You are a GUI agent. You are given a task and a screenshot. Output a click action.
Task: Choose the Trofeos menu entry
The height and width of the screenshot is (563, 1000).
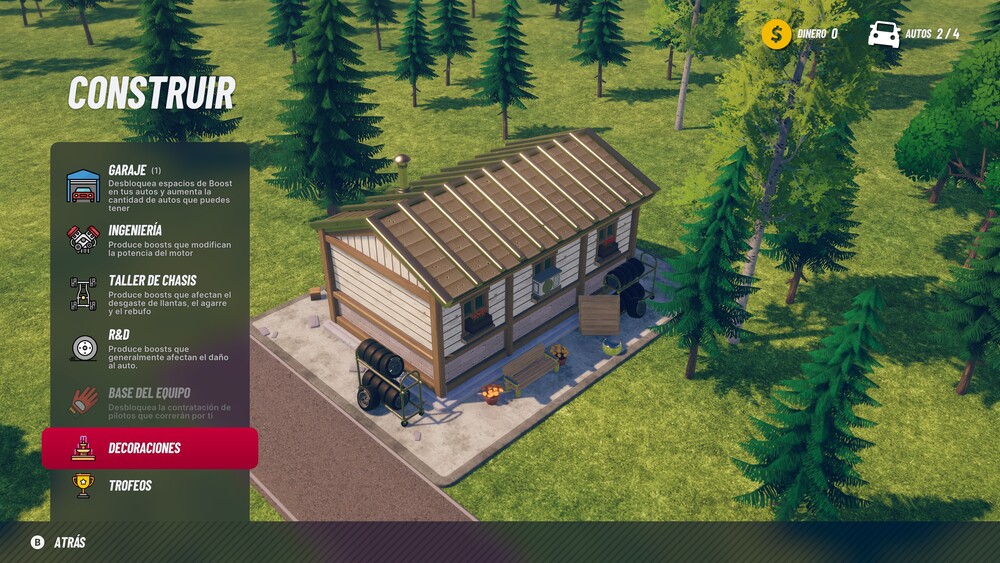pos(150,486)
